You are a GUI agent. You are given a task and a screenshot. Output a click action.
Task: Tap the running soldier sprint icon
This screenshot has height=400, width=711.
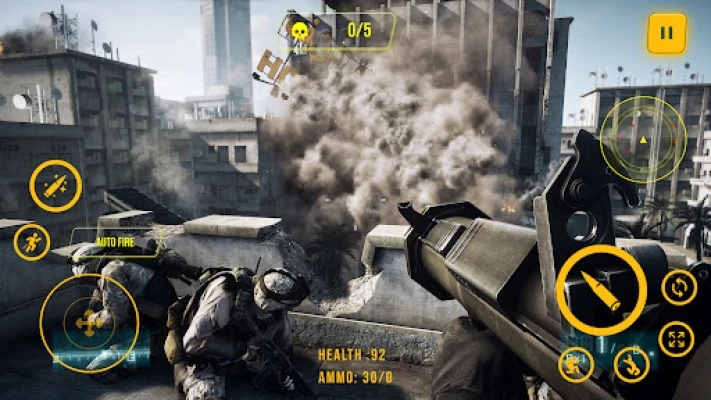click(31, 242)
